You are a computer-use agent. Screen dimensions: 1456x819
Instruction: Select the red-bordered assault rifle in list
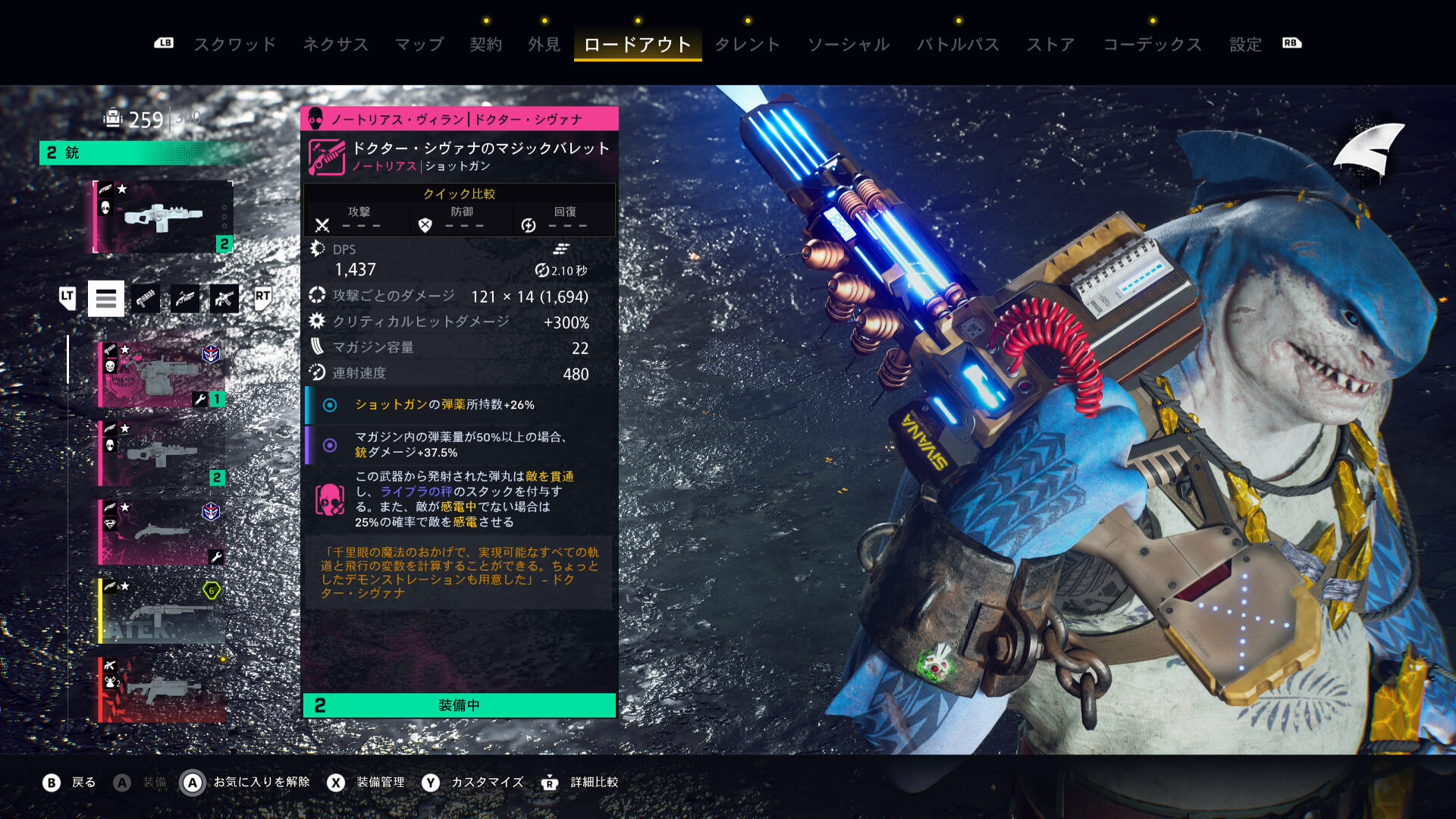tap(162, 689)
